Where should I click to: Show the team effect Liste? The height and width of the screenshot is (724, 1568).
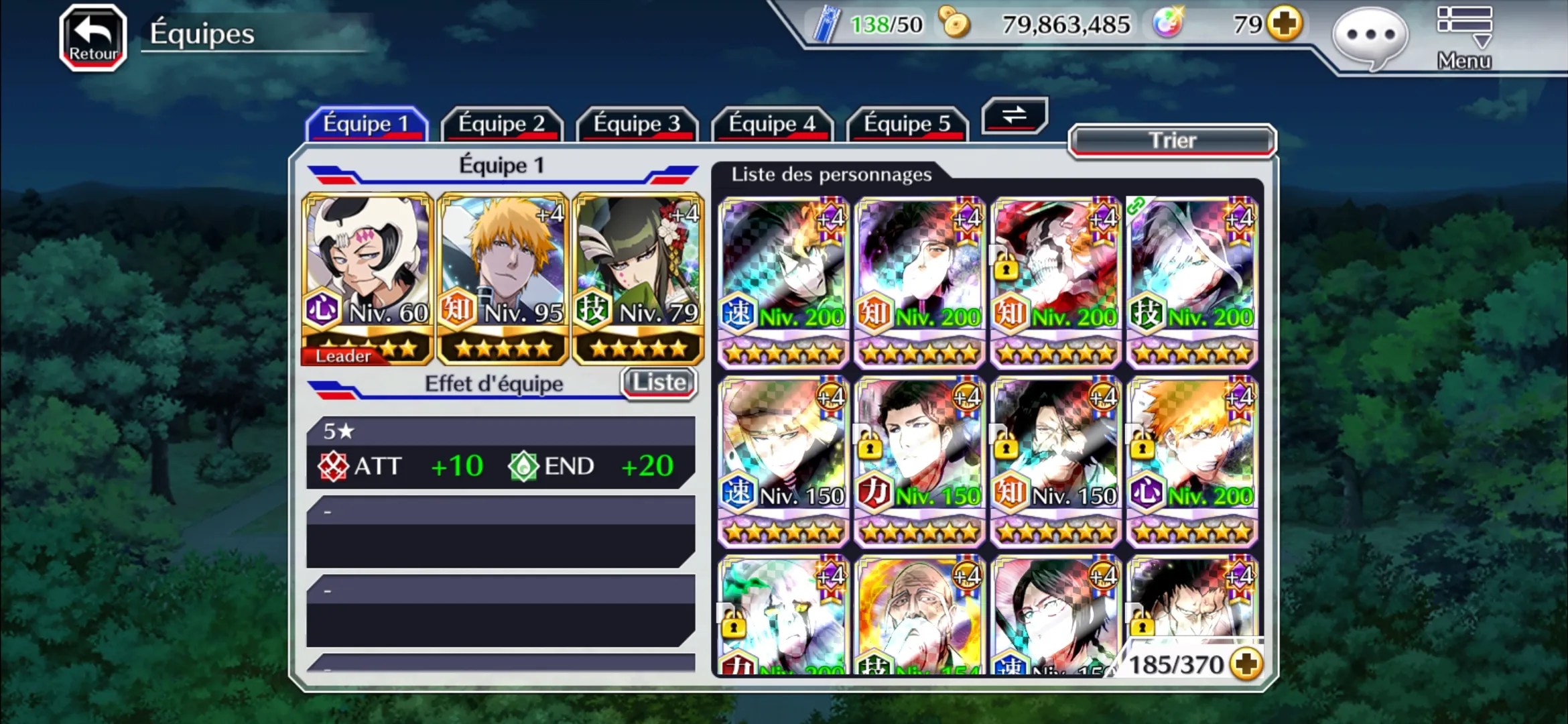[659, 383]
